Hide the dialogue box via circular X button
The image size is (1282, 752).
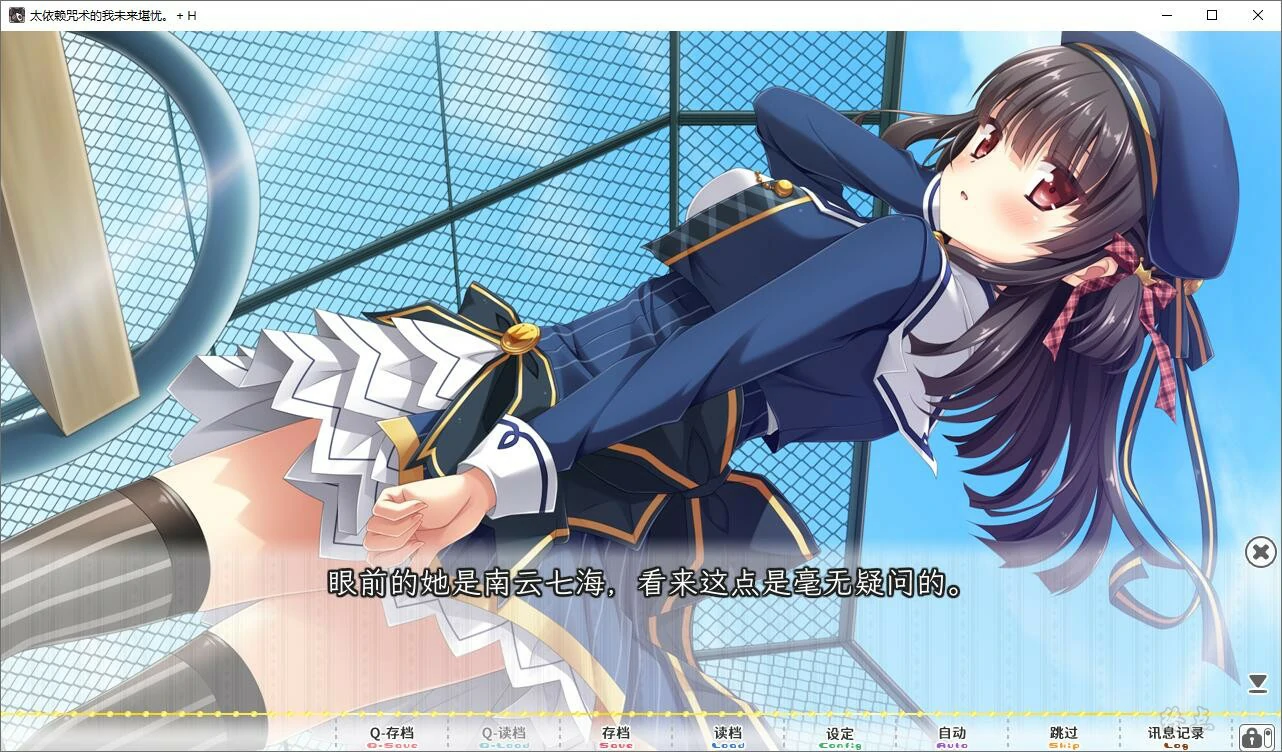click(1258, 552)
